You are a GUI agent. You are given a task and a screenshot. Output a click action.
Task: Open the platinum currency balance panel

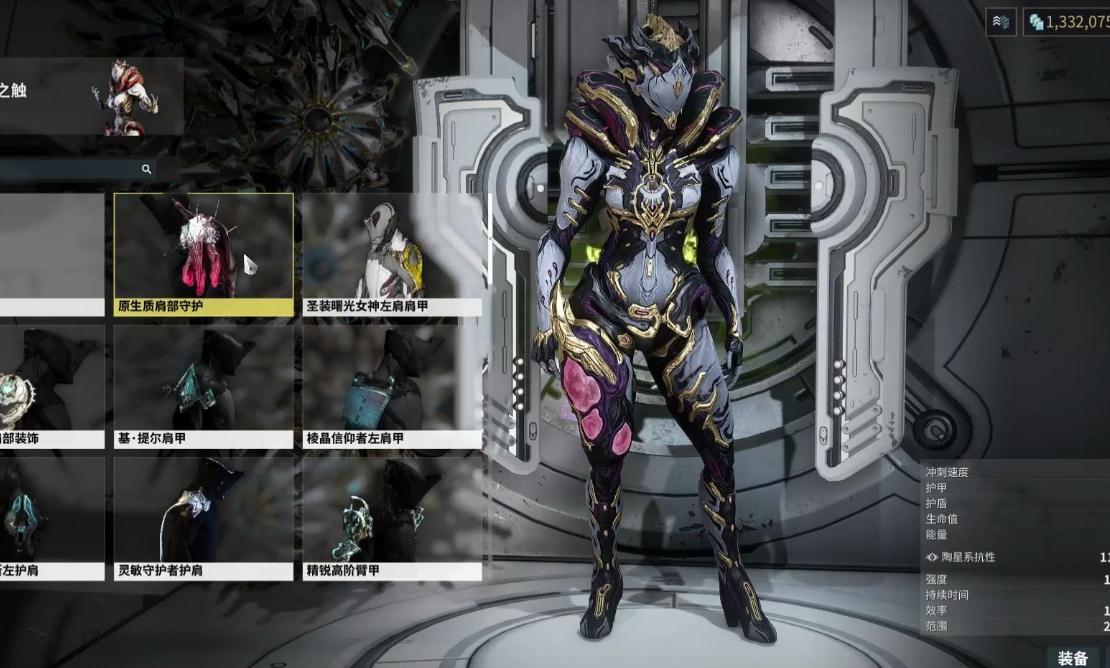coord(1068,22)
